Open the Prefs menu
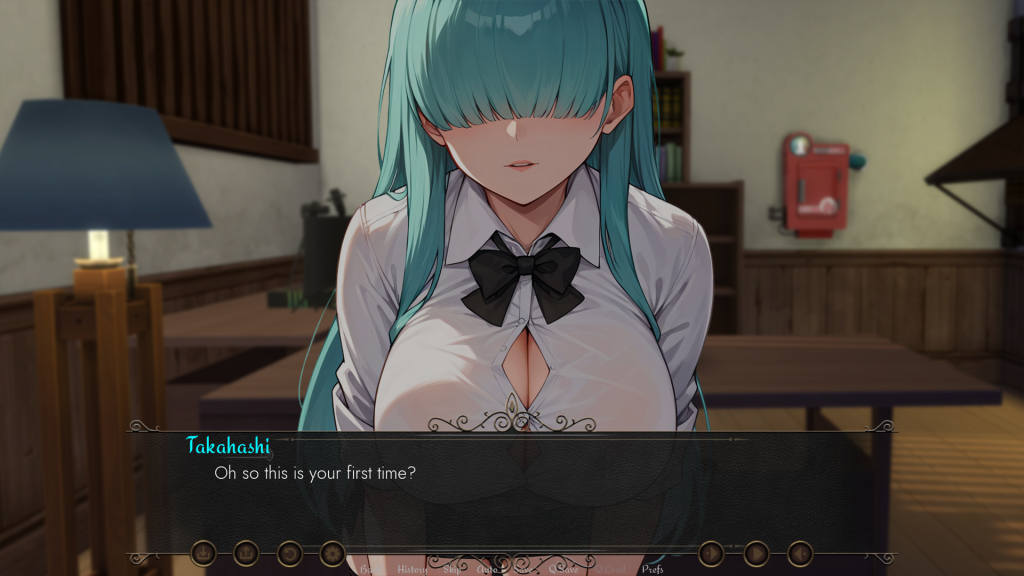Image resolution: width=1024 pixels, height=576 pixels. [x=652, y=570]
